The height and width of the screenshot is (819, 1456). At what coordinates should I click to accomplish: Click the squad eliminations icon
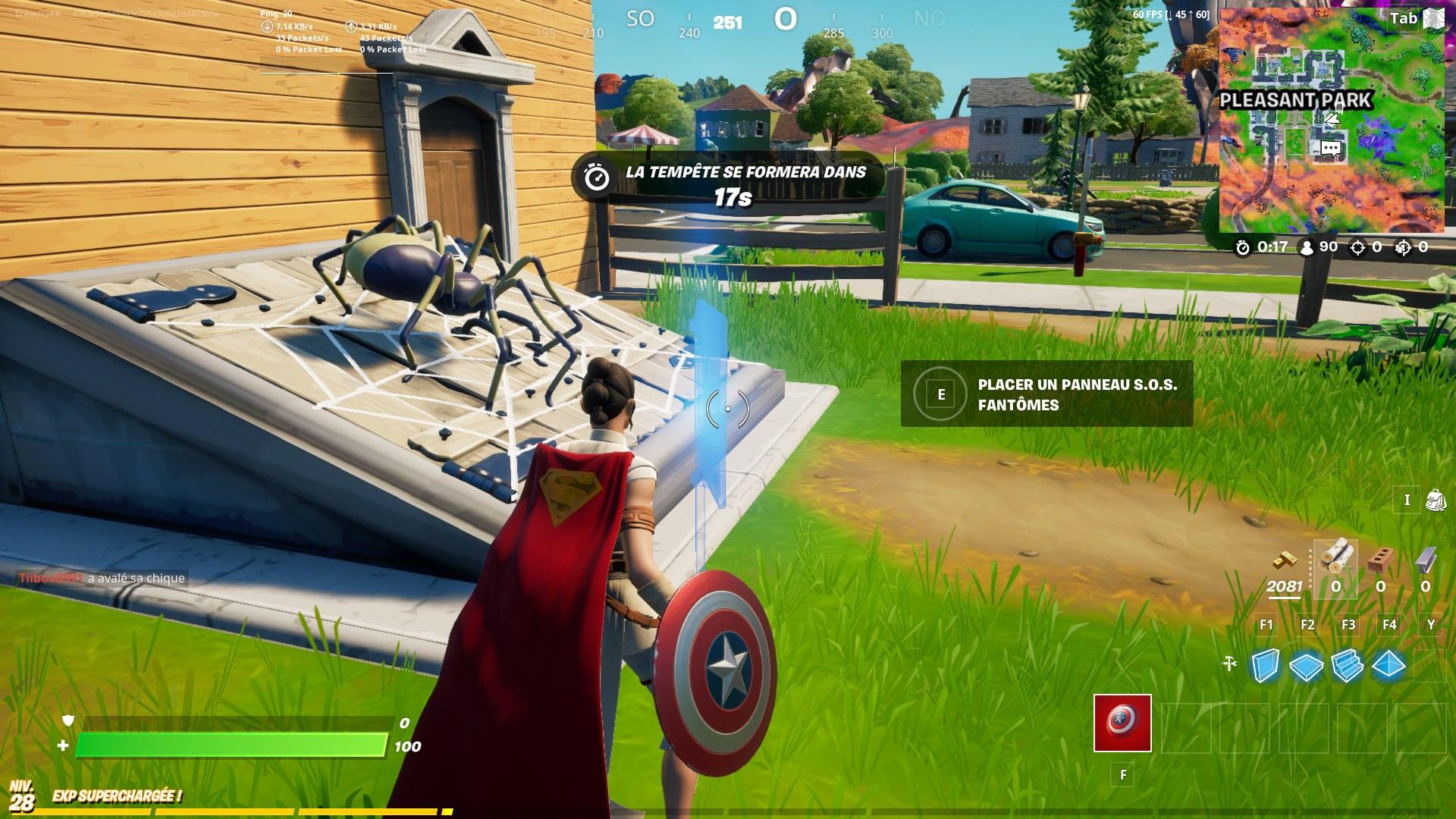pos(1404,247)
